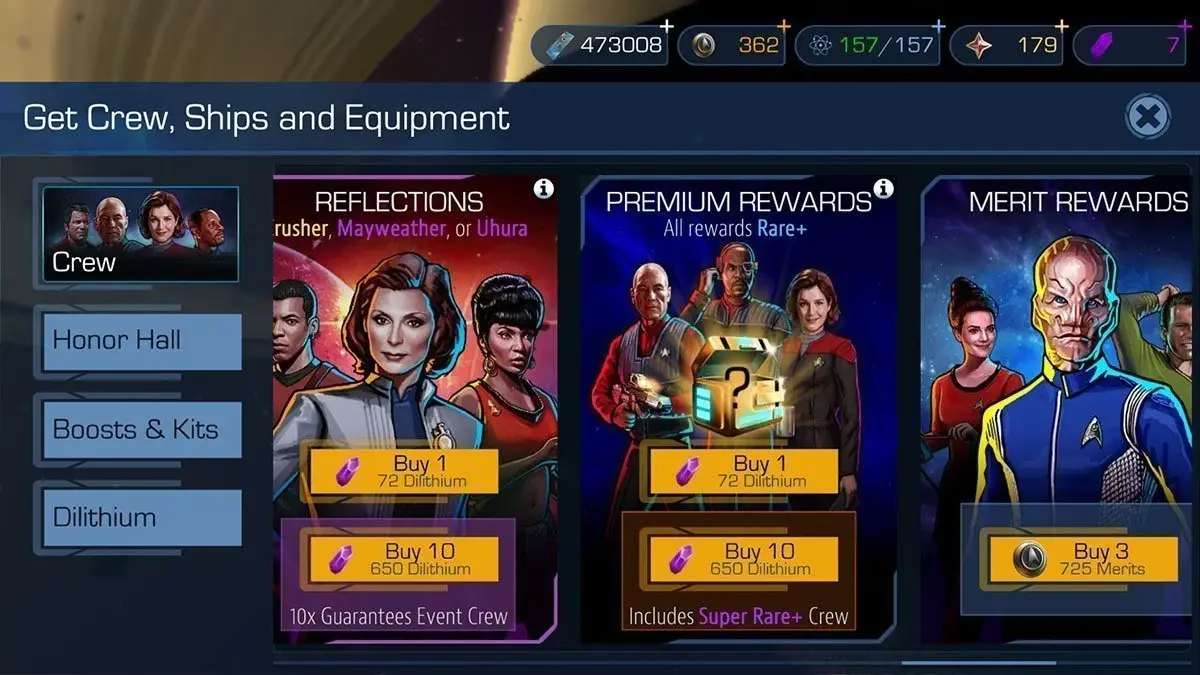This screenshot has height=675, width=1200.
Task: Buy 1 Reflections pack for 72 Dilithium
Action: [x=403, y=471]
